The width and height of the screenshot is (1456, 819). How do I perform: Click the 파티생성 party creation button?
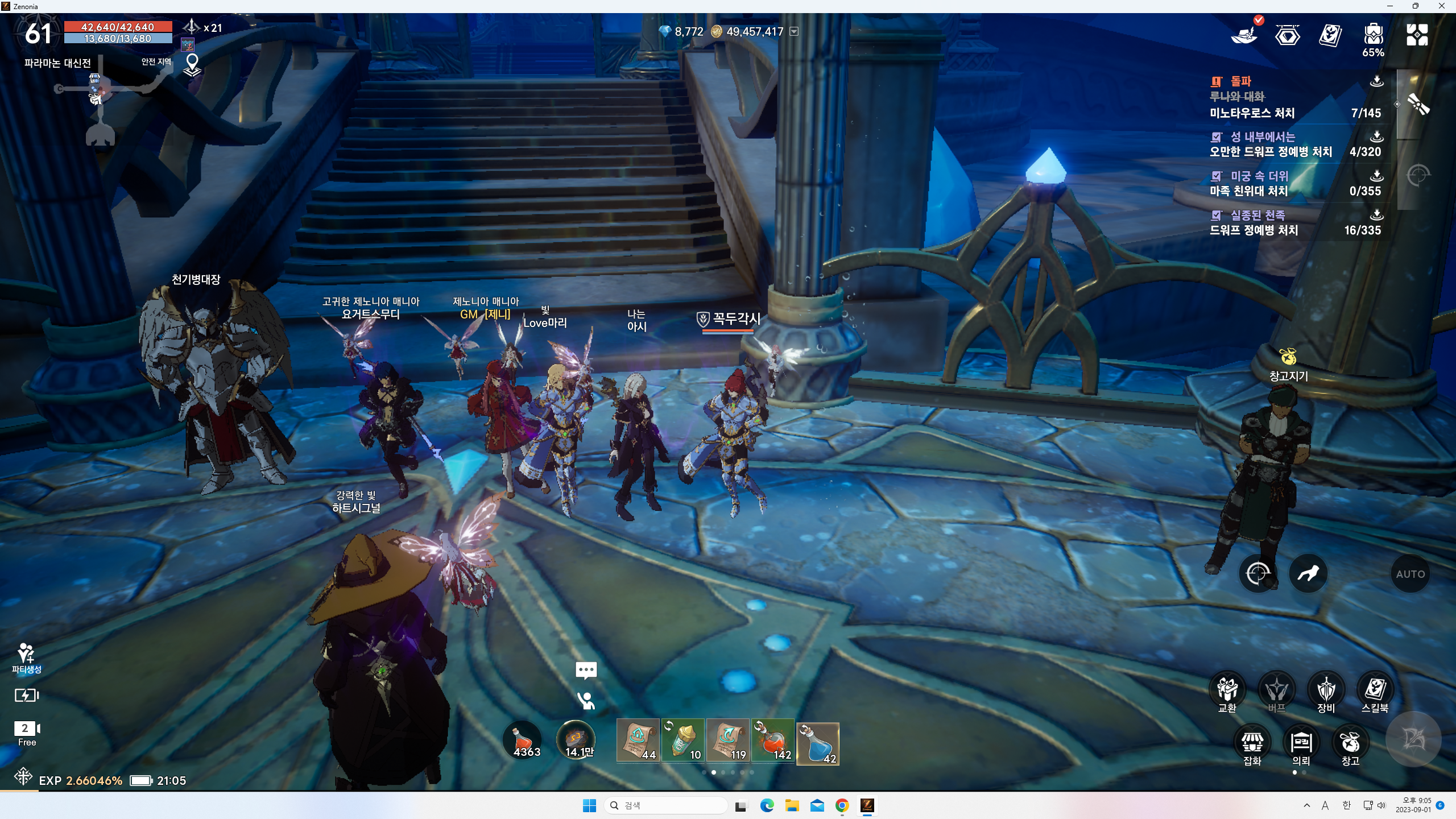click(x=26, y=658)
